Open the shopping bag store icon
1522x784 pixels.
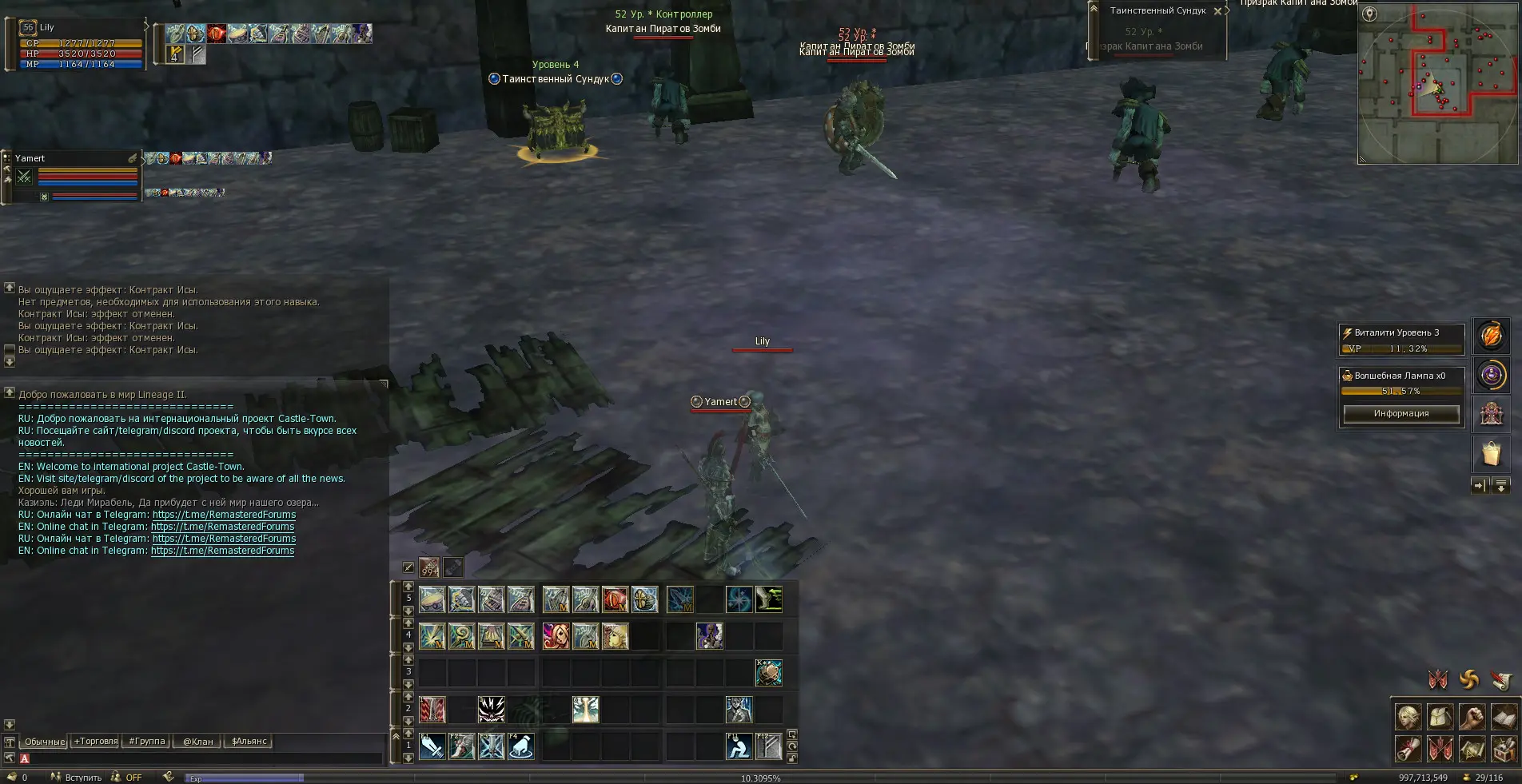pyautogui.click(x=1491, y=454)
